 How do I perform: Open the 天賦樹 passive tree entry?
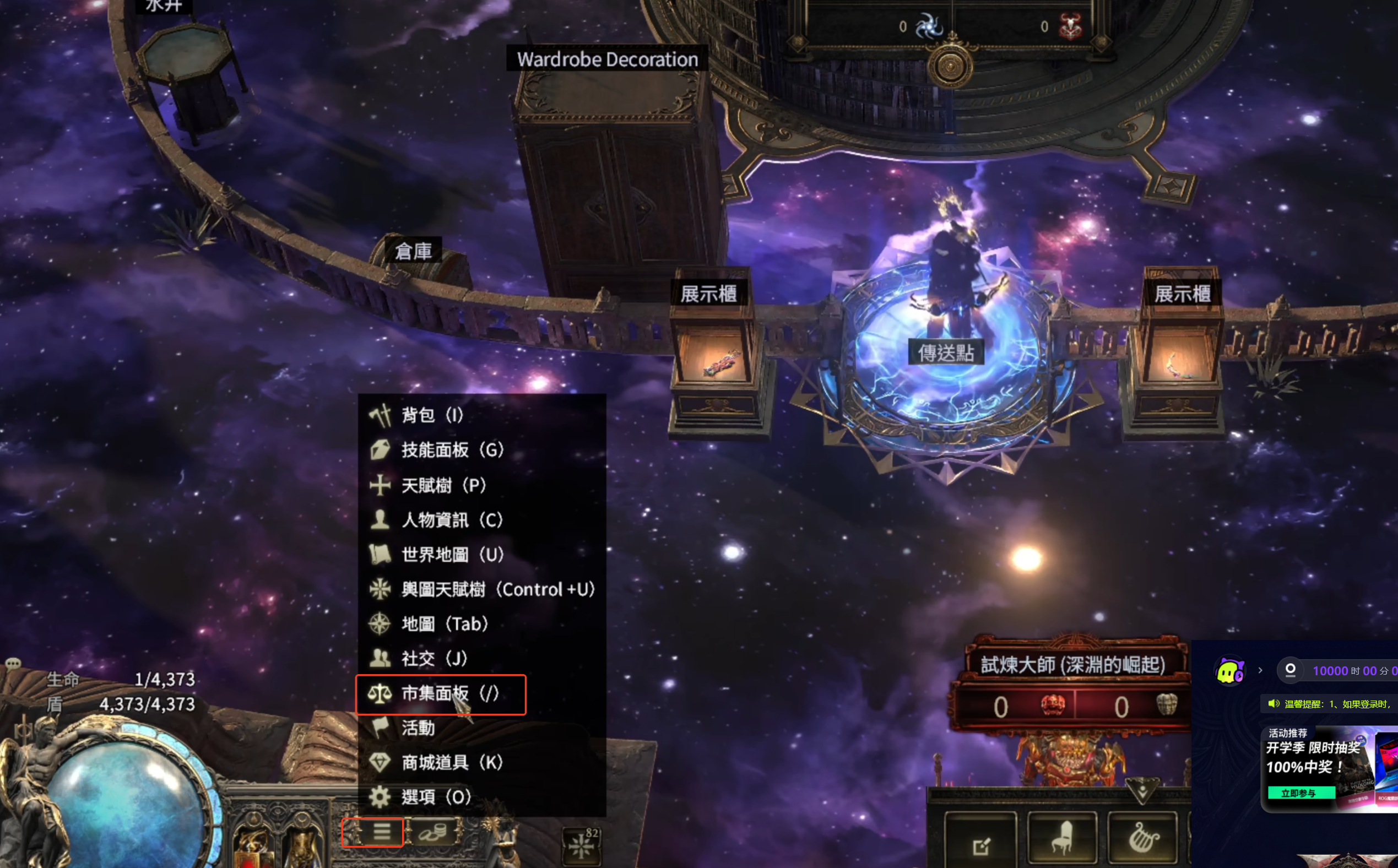click(443, 485)
